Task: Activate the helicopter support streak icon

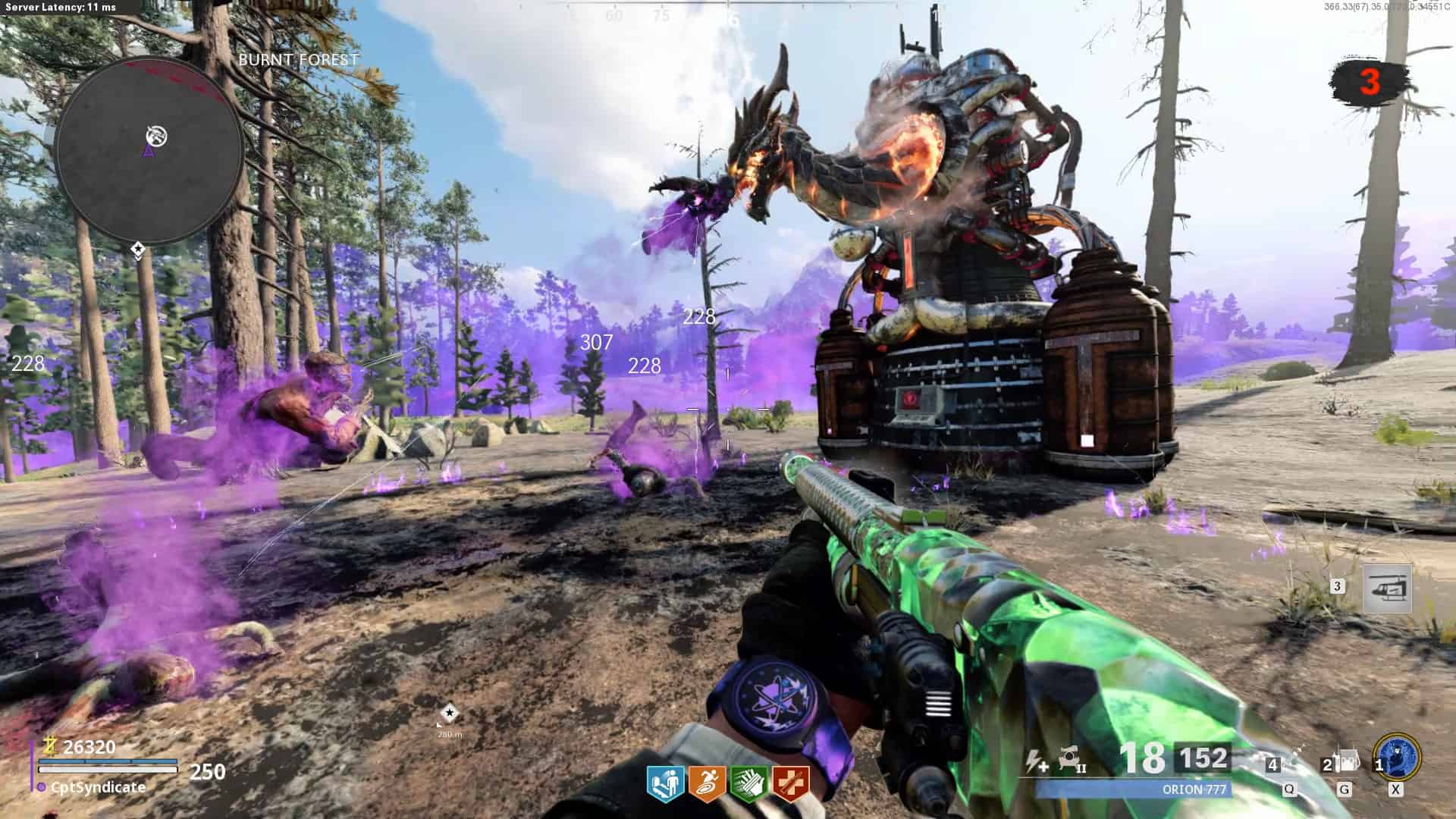Action: [1387, 589]
